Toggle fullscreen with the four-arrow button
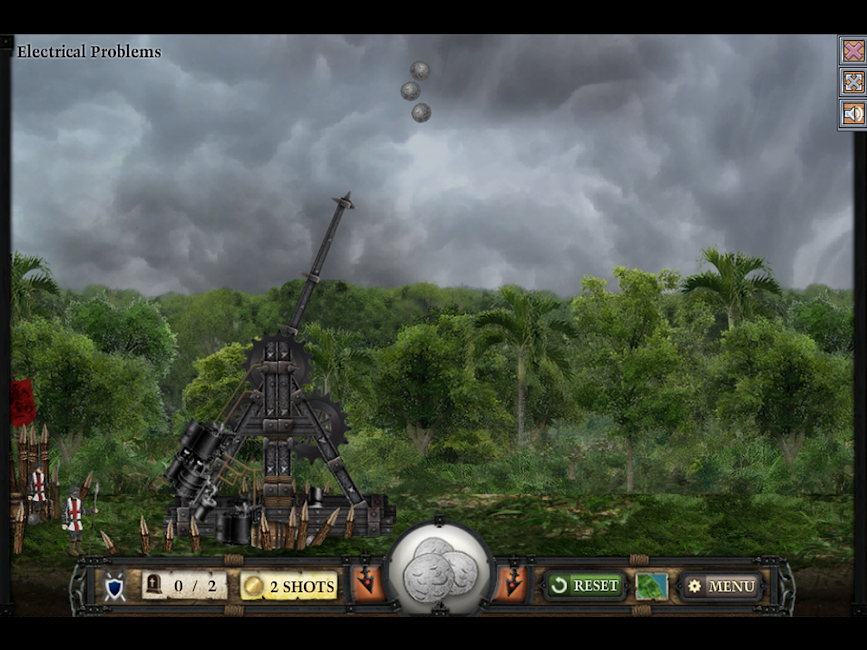 point(853,82)
